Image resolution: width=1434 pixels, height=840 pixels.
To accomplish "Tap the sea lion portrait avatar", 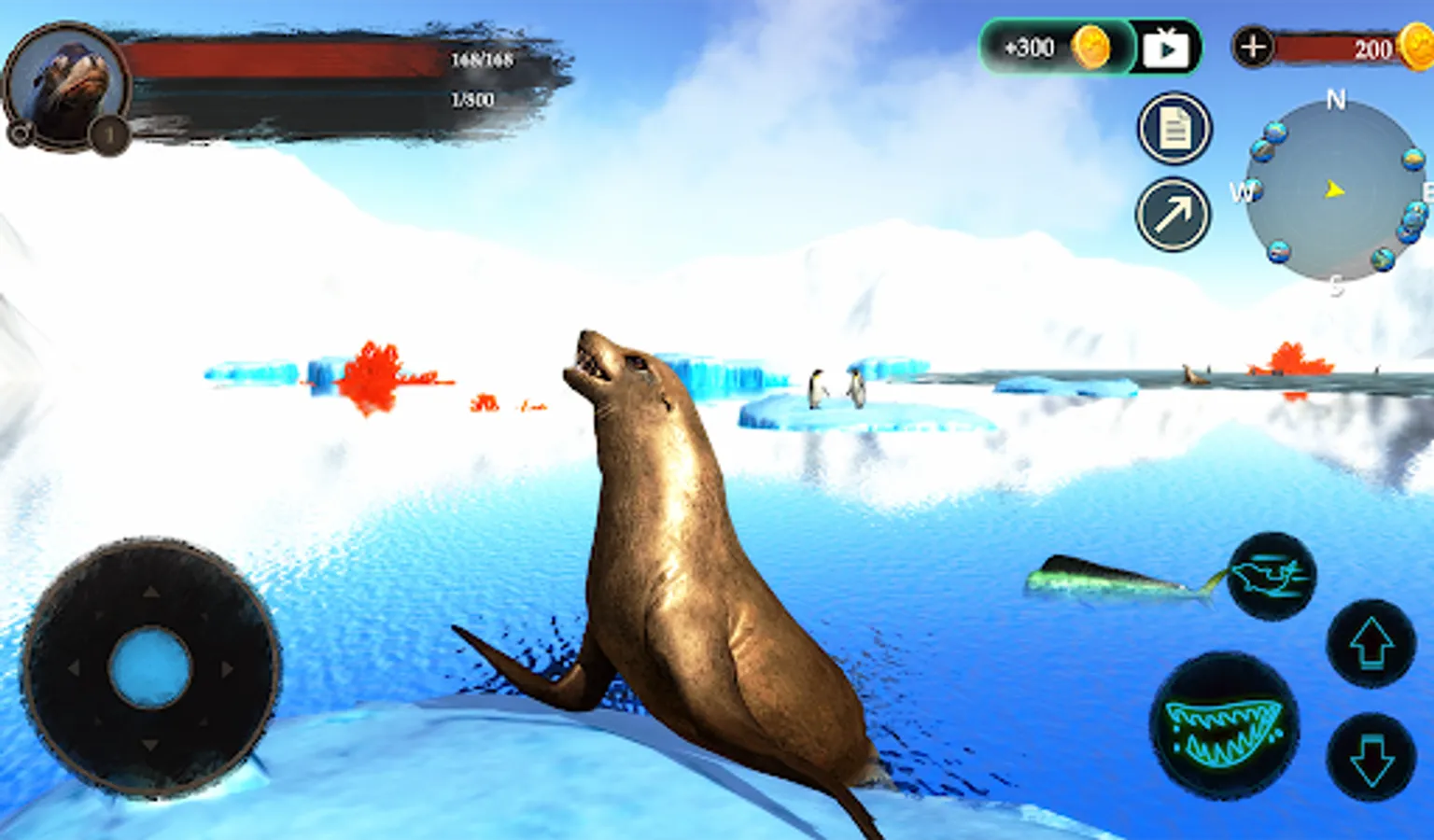I will 67,86.
